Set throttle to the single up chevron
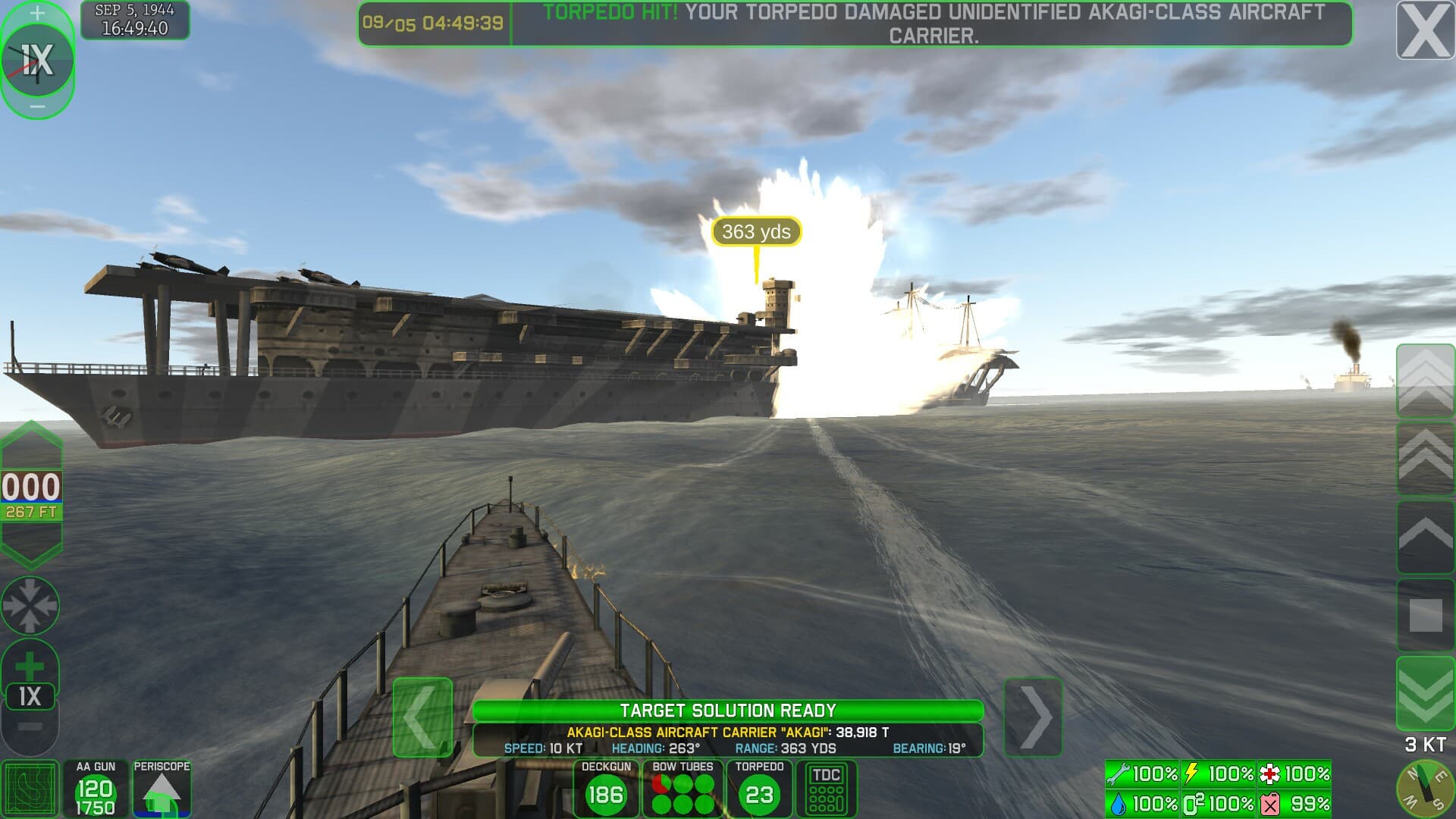Image resolution: width=1456 pixels, height=819 pixels. (1425, 537)
